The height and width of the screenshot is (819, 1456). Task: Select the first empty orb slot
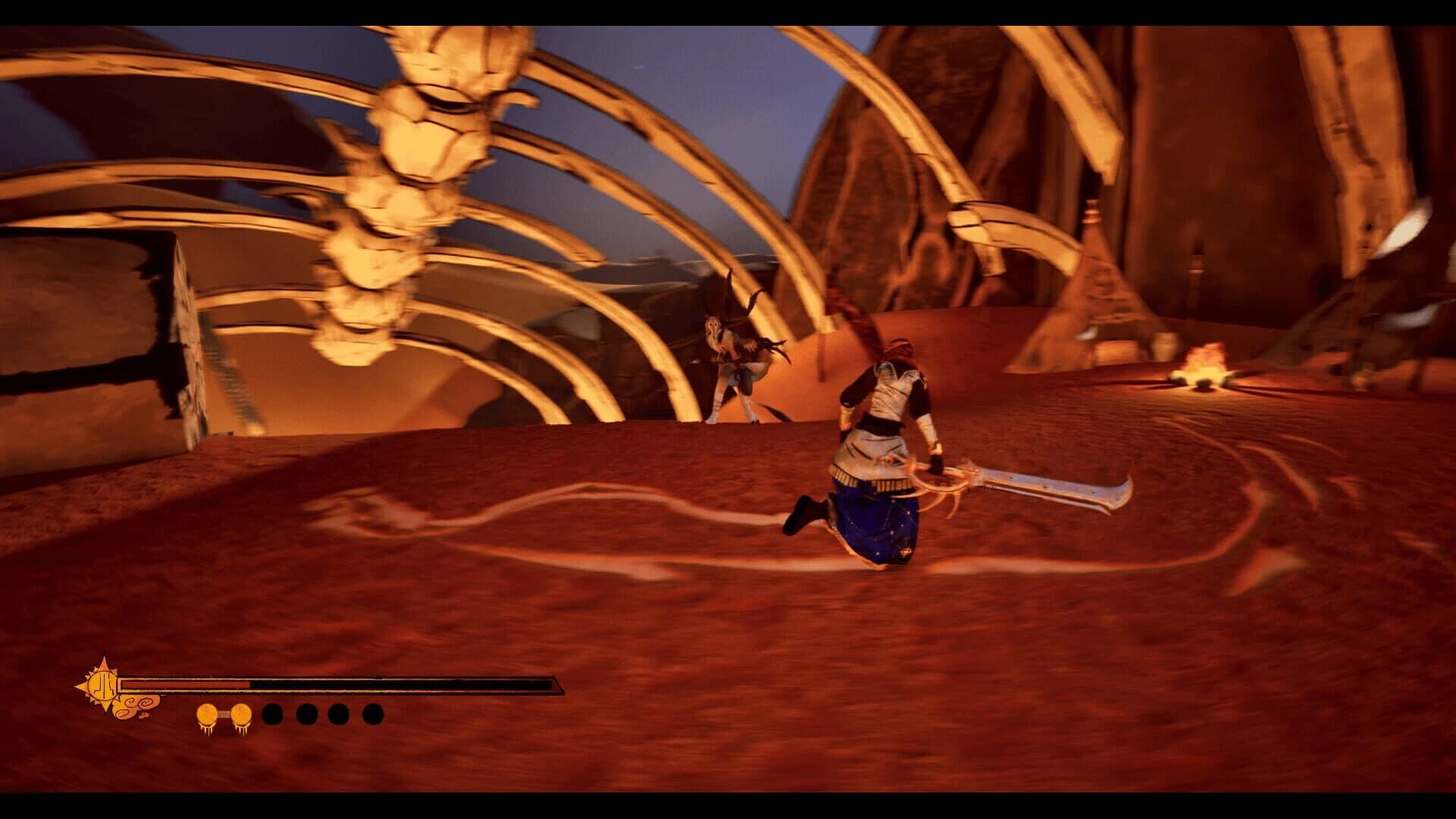pos(271,714)
